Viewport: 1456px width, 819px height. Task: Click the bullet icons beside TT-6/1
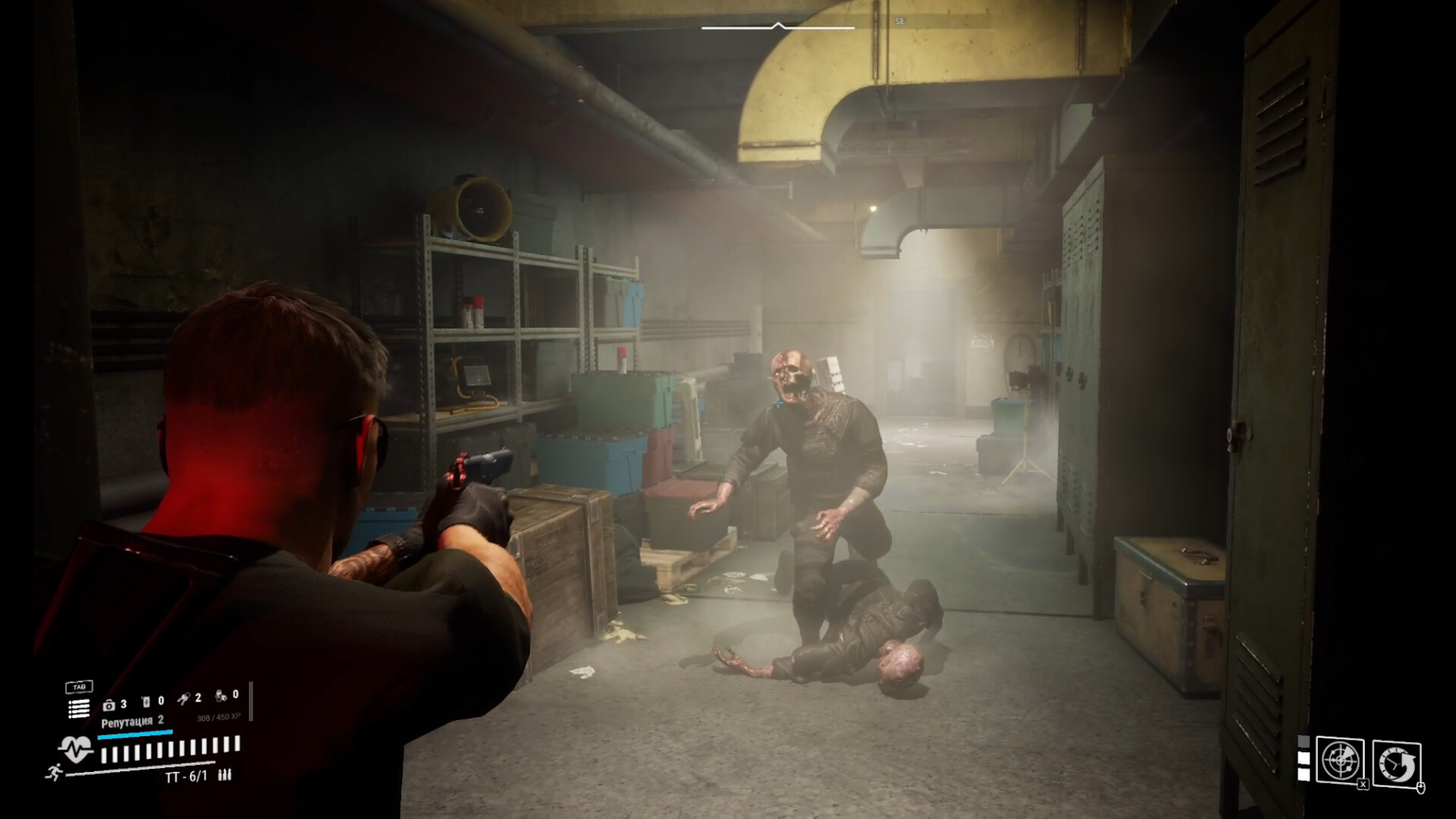[224, 776]
